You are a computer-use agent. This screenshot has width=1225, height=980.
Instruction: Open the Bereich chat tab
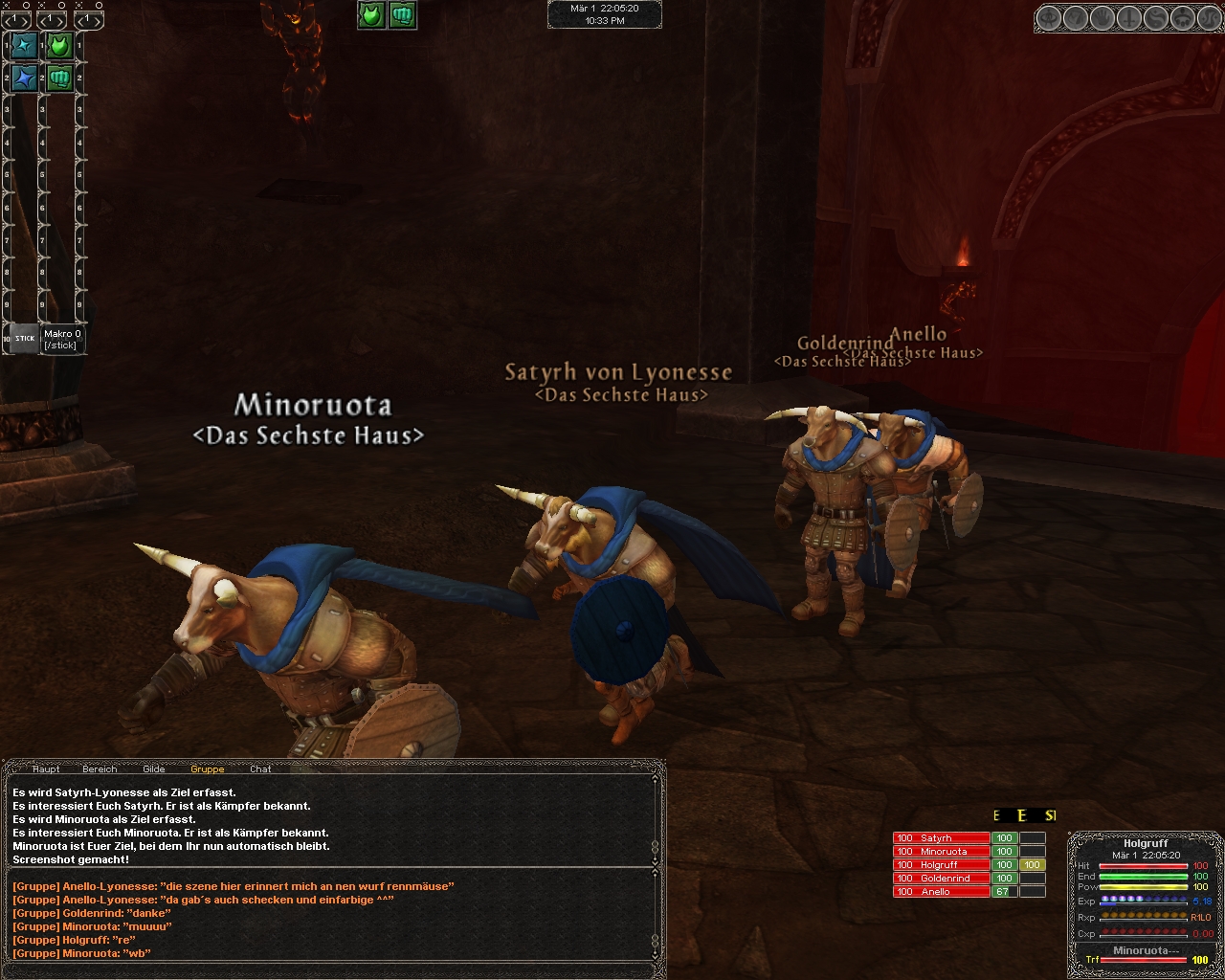pos(100,768)
